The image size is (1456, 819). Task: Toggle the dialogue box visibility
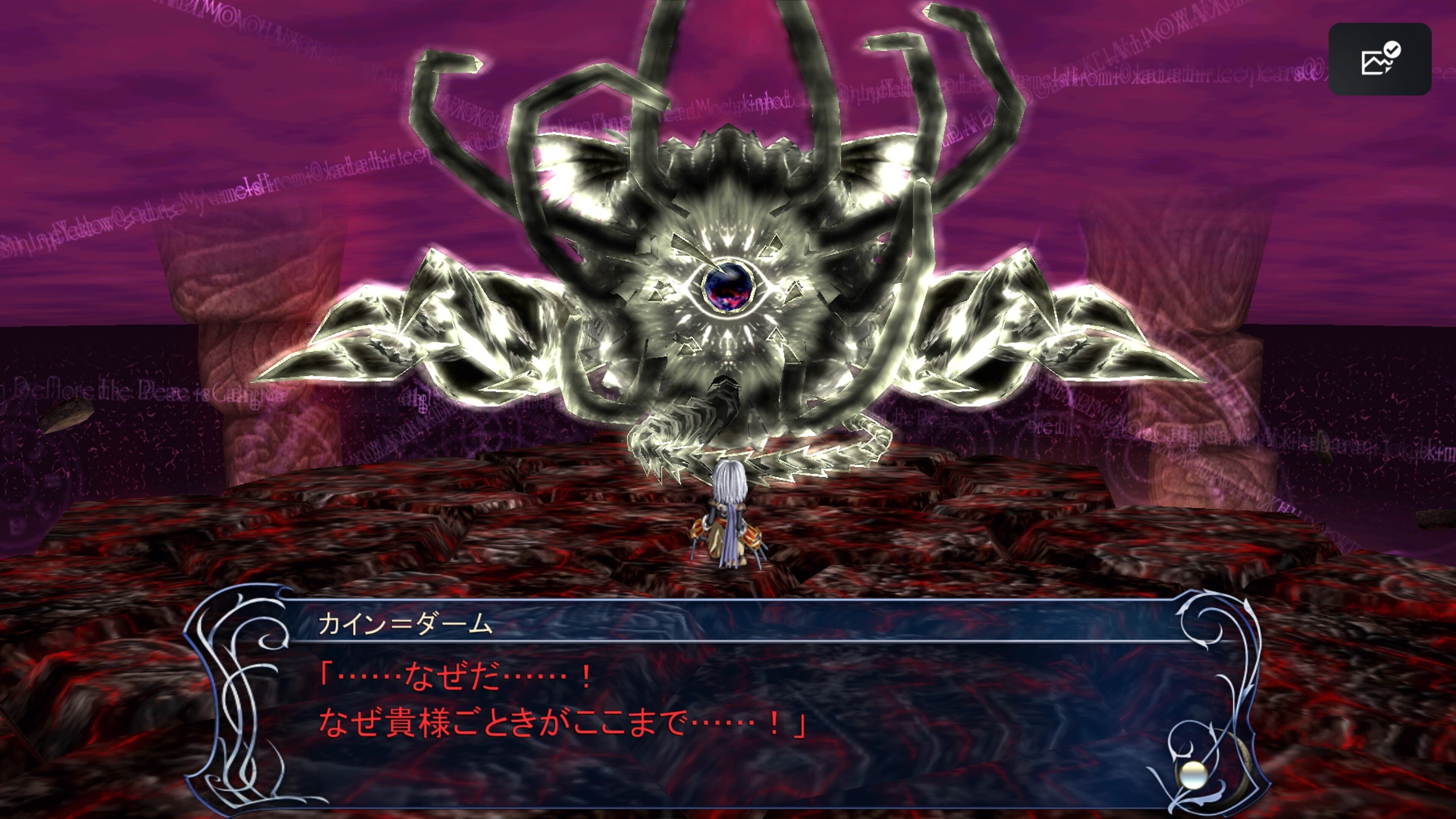[735, 706]
